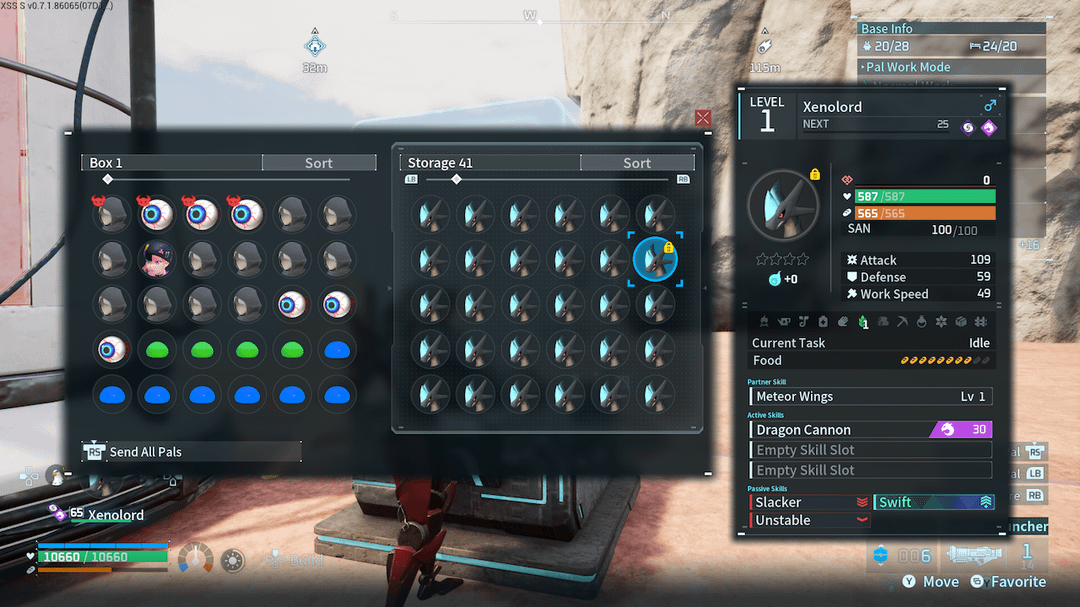Choose the Meteor Wings partner skill row
This screenshot has height=607, width=1080.
(870, 397)
